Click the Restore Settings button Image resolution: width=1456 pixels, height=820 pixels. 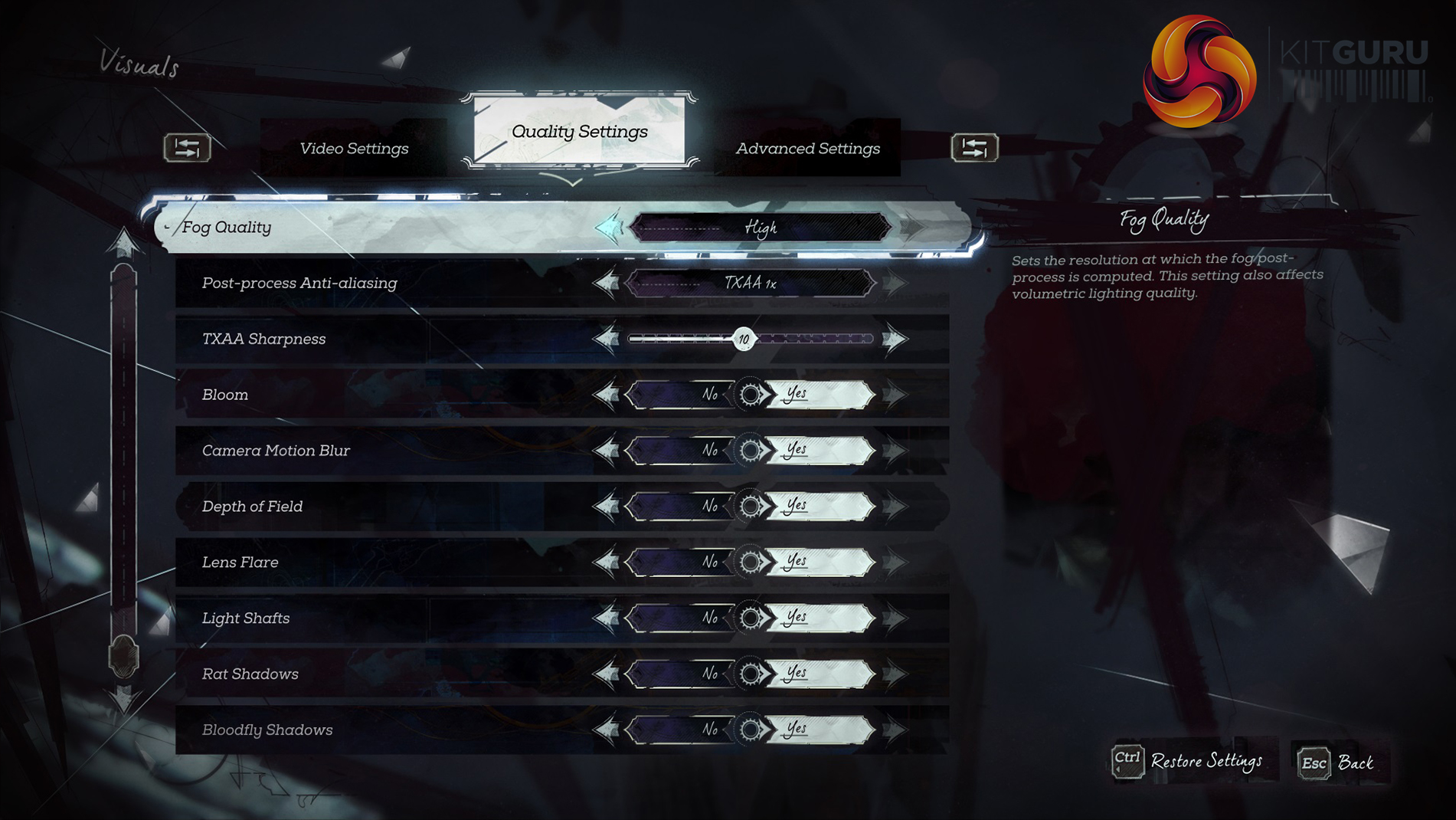(1189, 761)
